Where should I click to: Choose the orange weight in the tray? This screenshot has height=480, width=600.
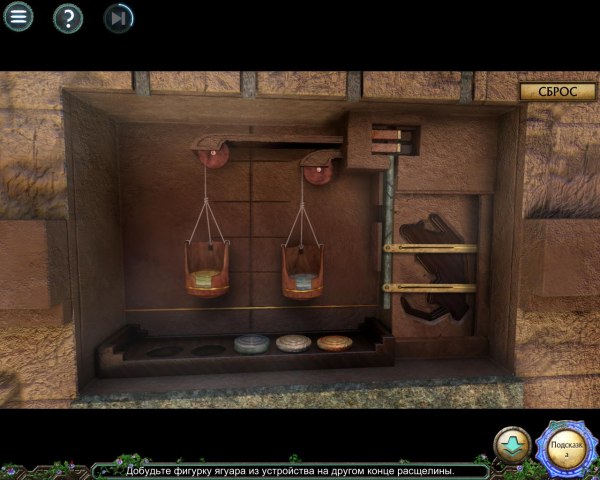click(335, 343)
